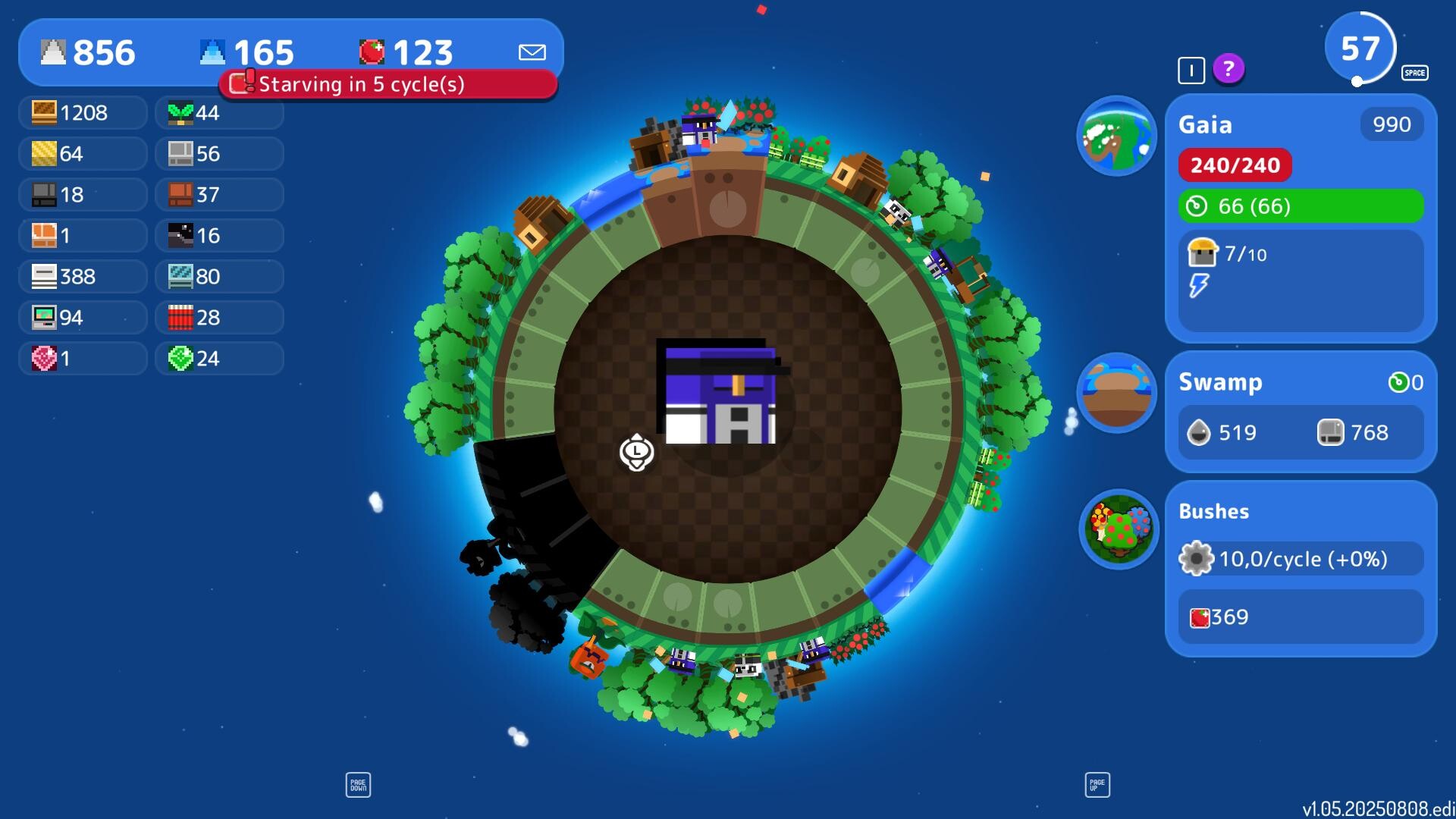Open help via the purple question mark
The width and height of the screenshot is (1456, 819).
click(1228, 70)
